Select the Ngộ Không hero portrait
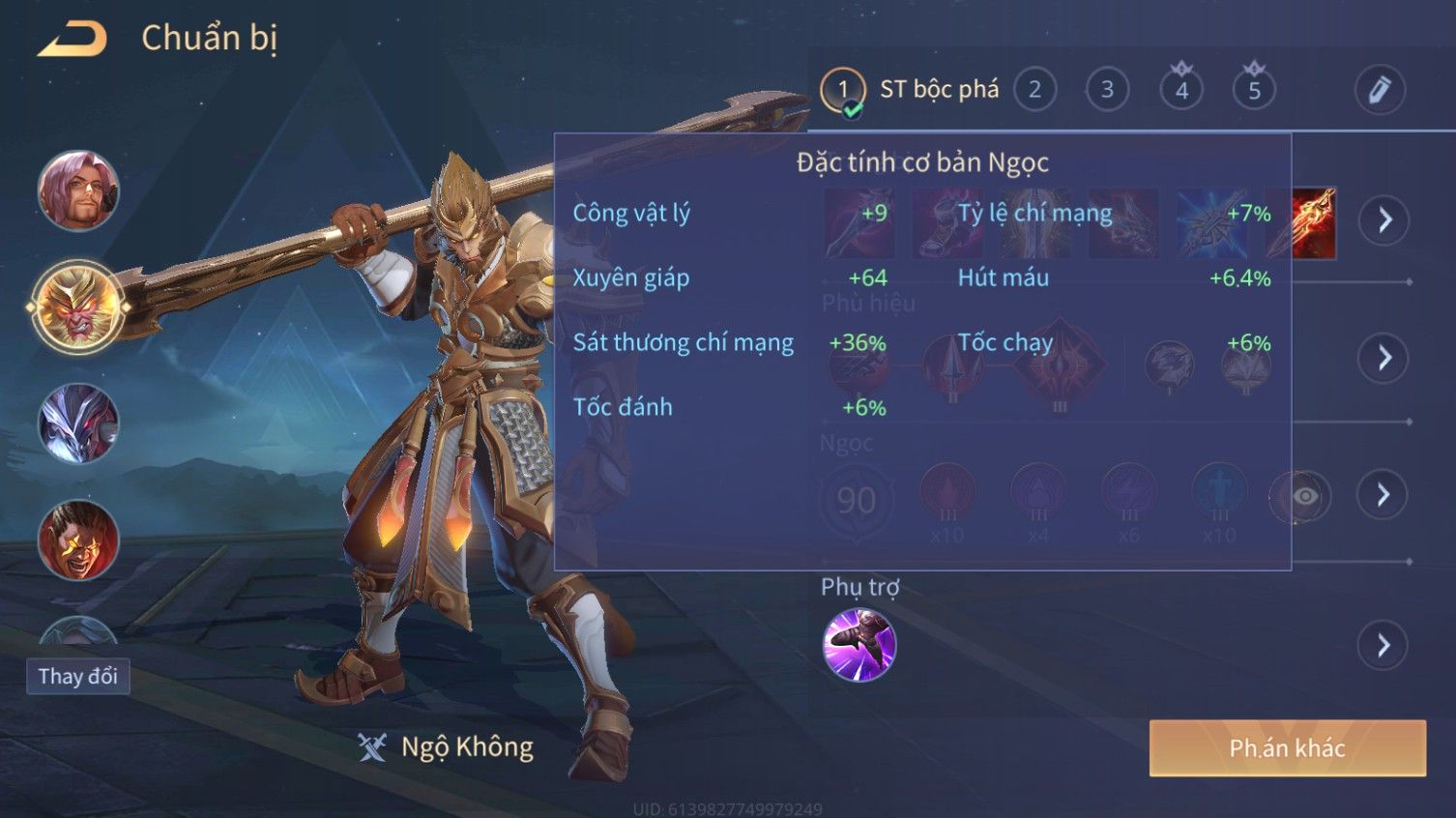1456x818 pixels. pos(78,307)
